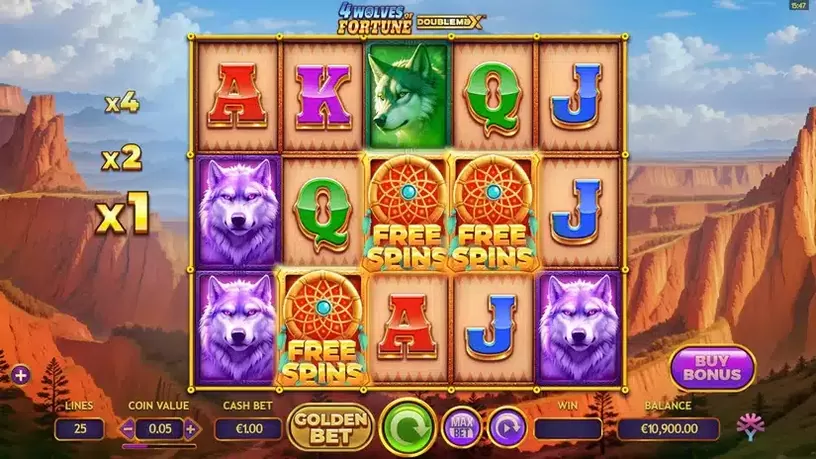This screenshot has width=816, height=459.
Task: Open the Buy Bonus offer
Action: pyautogui.click(x=712, y=368)
